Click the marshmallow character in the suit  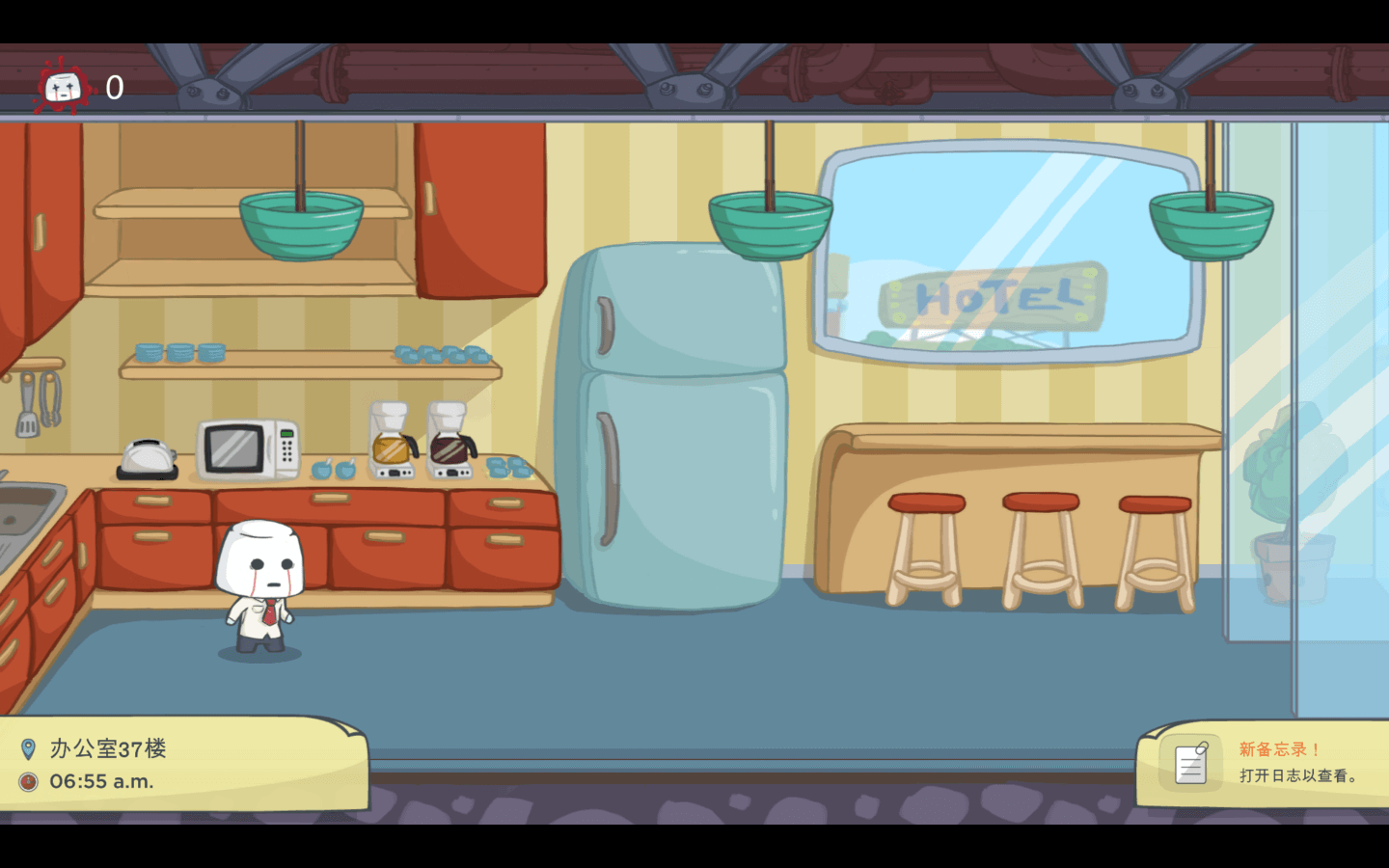coord(259,579)
